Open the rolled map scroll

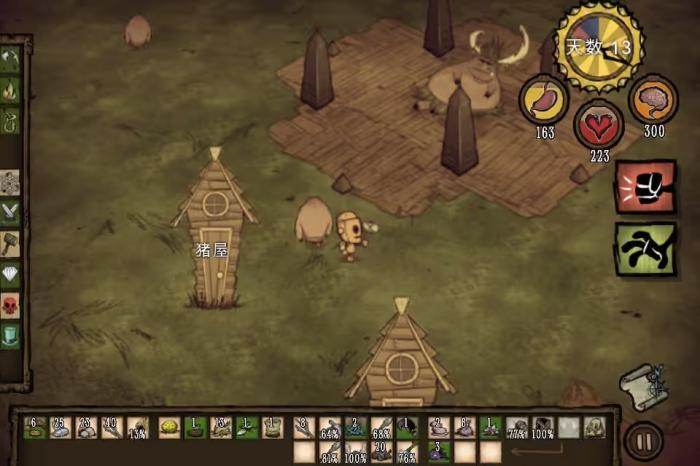pos(642,384)
